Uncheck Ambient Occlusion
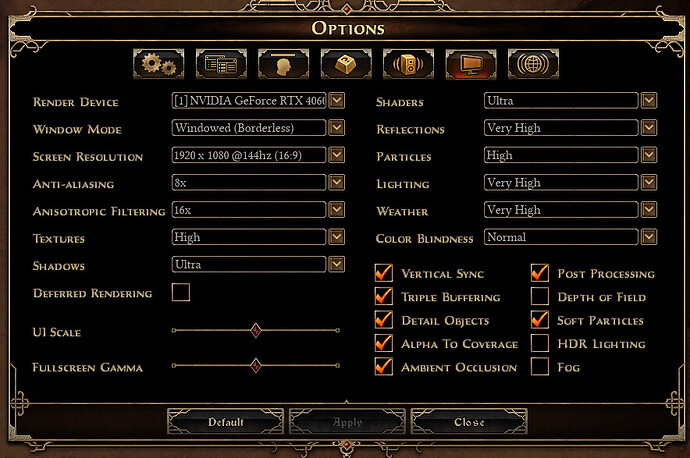 383,367
